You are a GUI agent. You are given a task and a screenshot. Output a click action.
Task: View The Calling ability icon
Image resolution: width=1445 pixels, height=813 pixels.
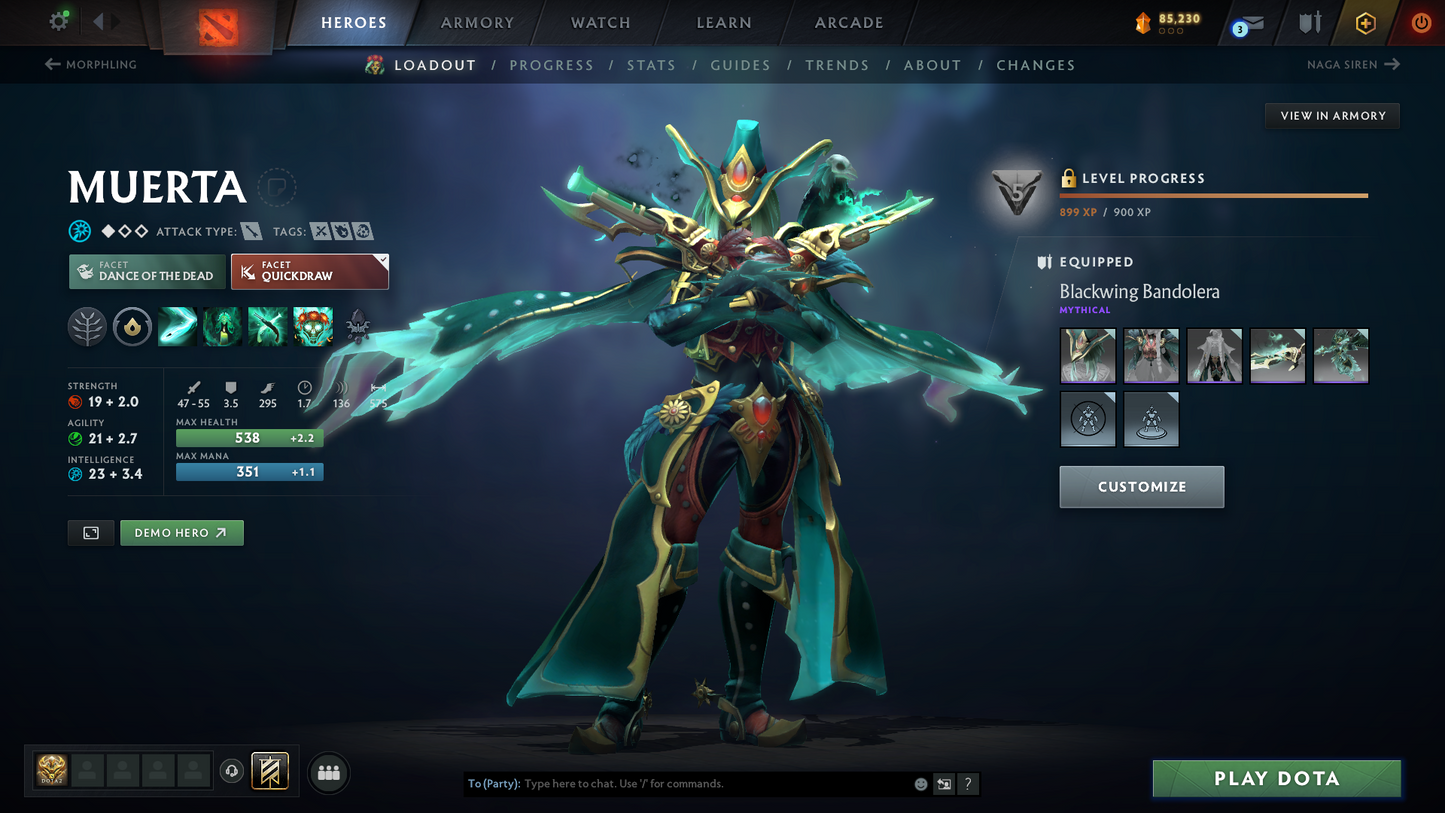click(222, 326)
